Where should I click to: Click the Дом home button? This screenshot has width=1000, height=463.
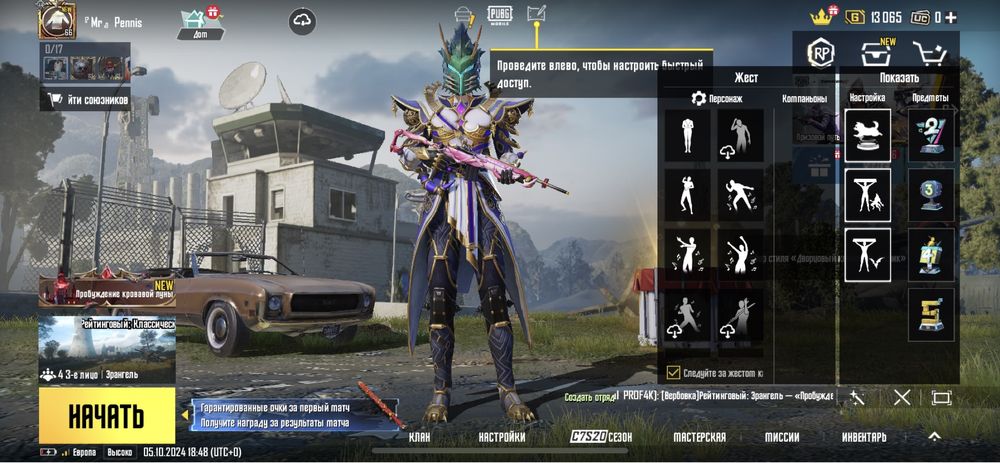pos(201,24)
